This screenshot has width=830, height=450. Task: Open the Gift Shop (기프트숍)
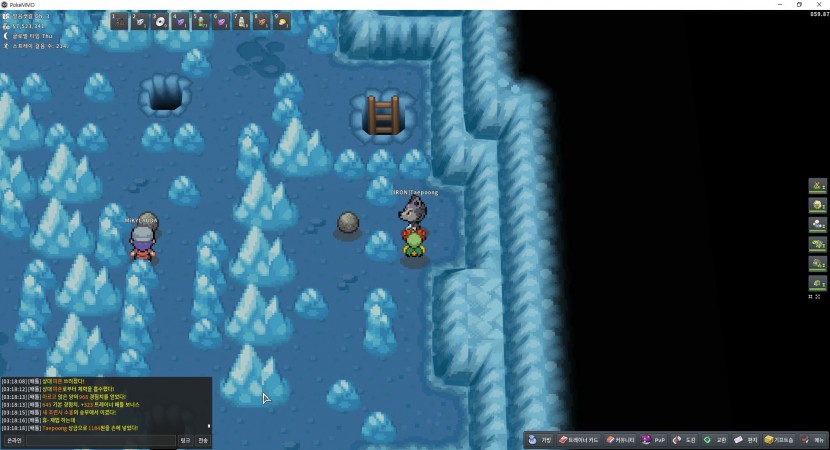click(x=780, y=440)
